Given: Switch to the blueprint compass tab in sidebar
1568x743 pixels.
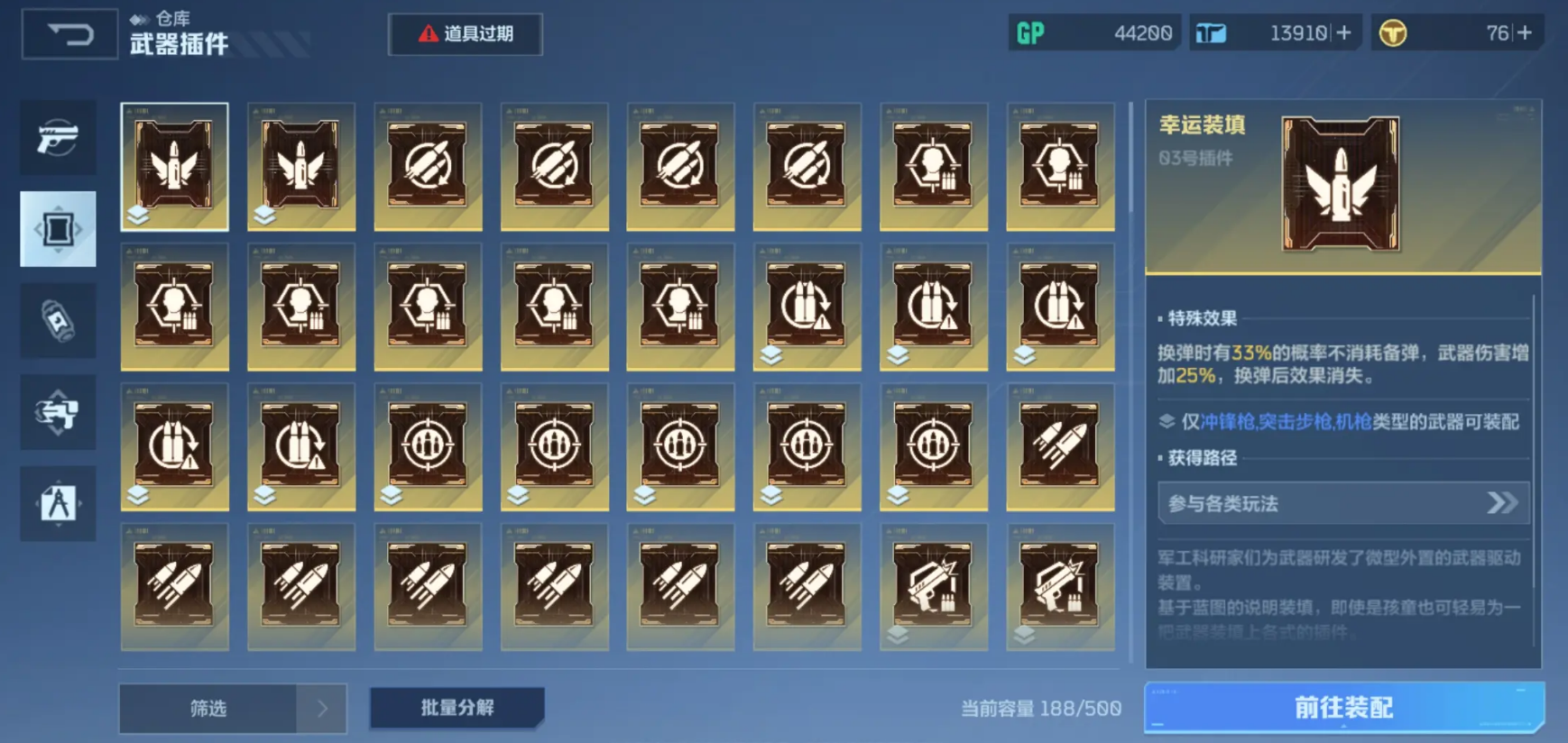Looking at the screenshot, I should pyautogui.click(x=58, y=504).
